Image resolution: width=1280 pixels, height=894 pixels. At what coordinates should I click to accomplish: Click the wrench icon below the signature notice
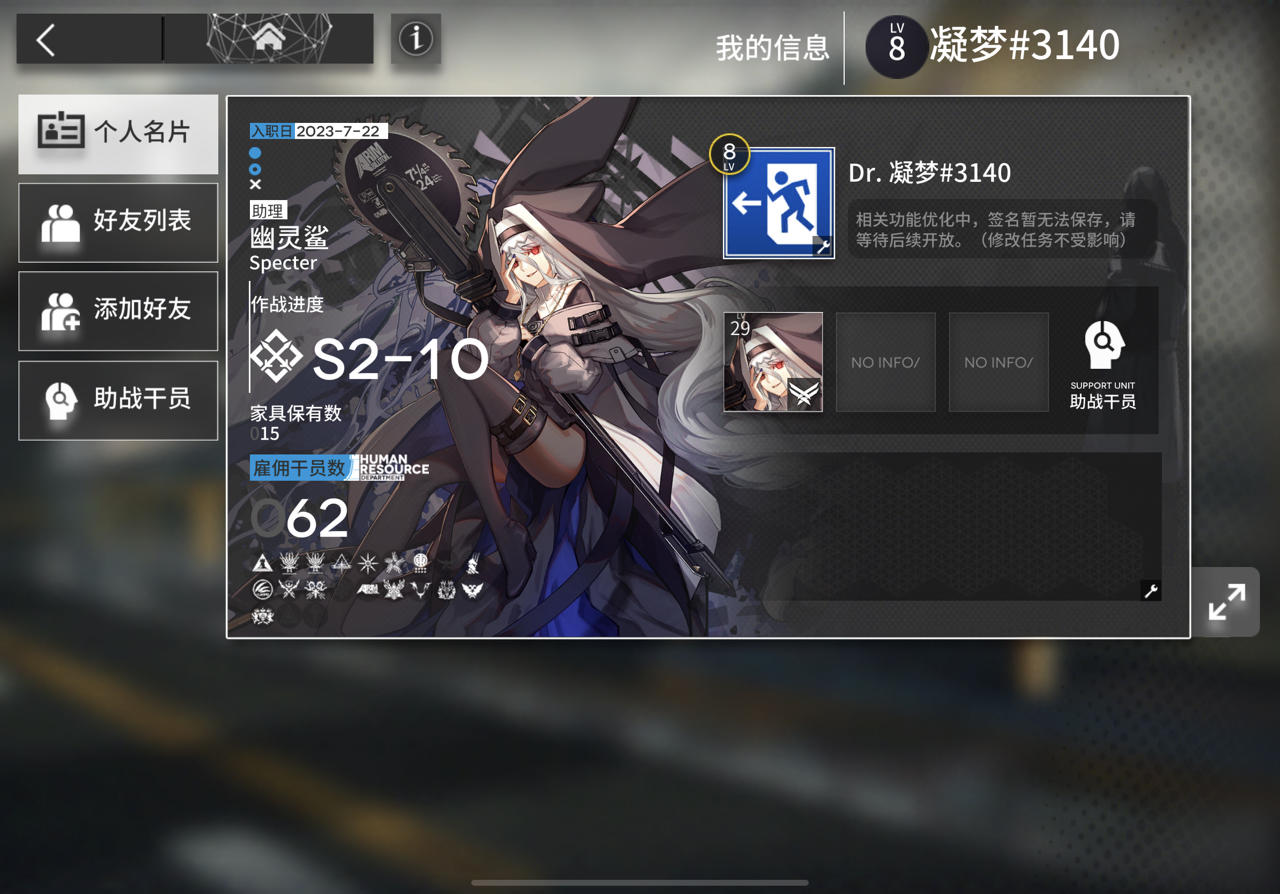coord(1149,591)
